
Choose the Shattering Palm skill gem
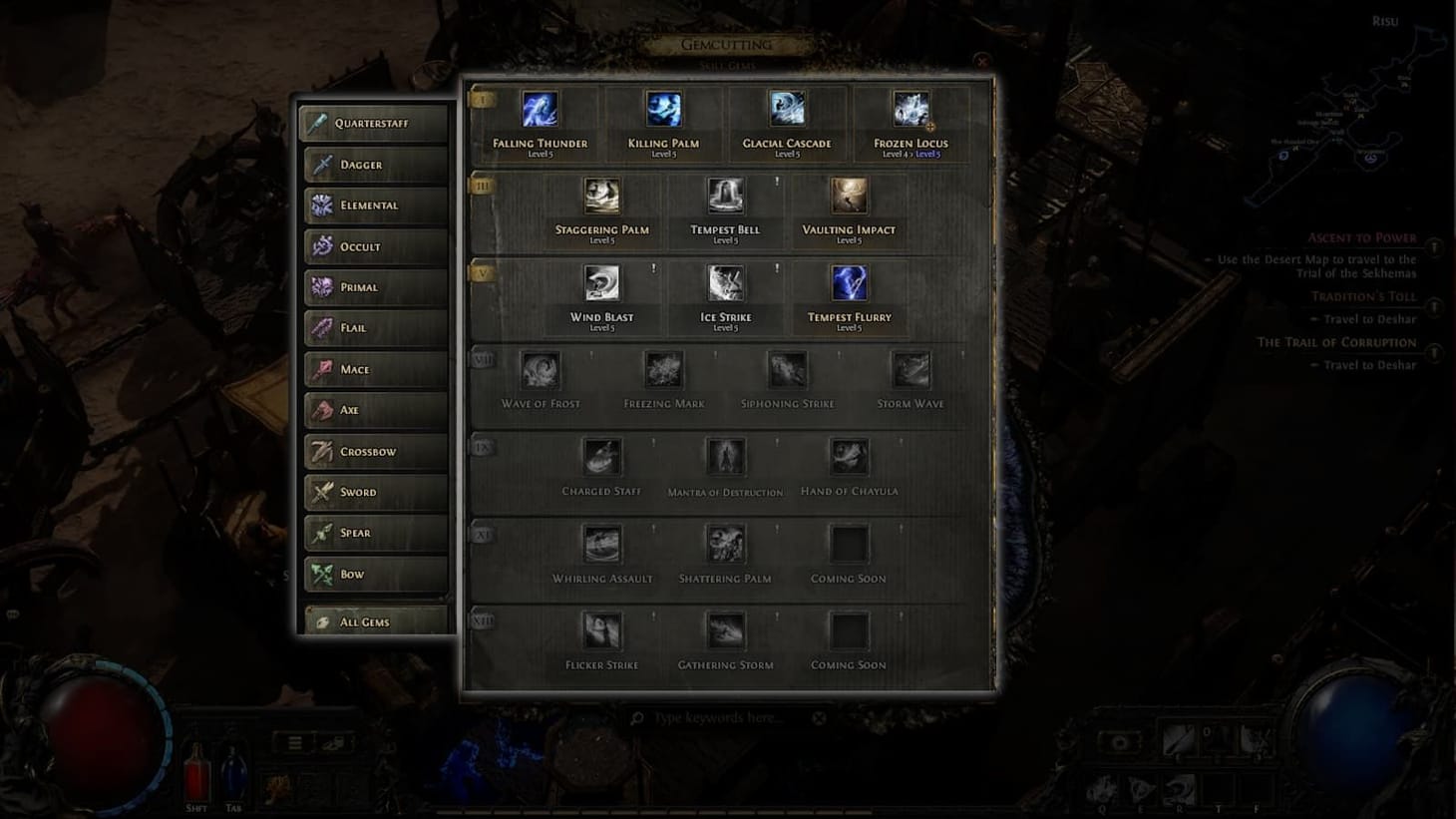[x=725, y=545]
